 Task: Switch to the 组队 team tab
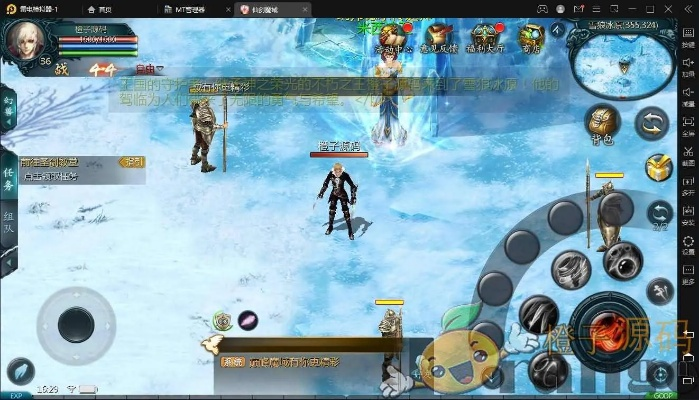point(8,220)
